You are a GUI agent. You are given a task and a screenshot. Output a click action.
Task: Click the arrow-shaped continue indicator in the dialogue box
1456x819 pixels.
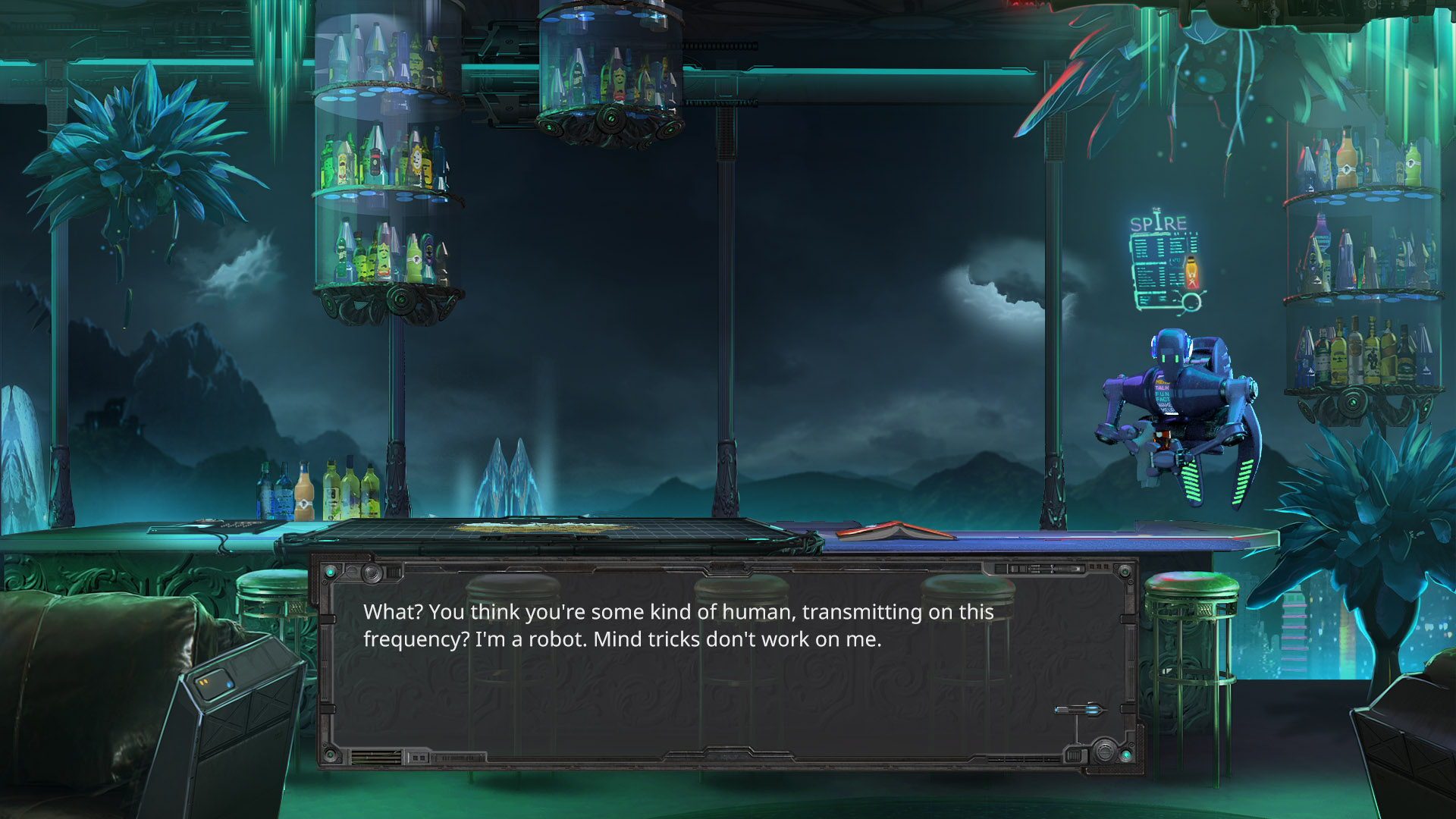click(1080, 710)
